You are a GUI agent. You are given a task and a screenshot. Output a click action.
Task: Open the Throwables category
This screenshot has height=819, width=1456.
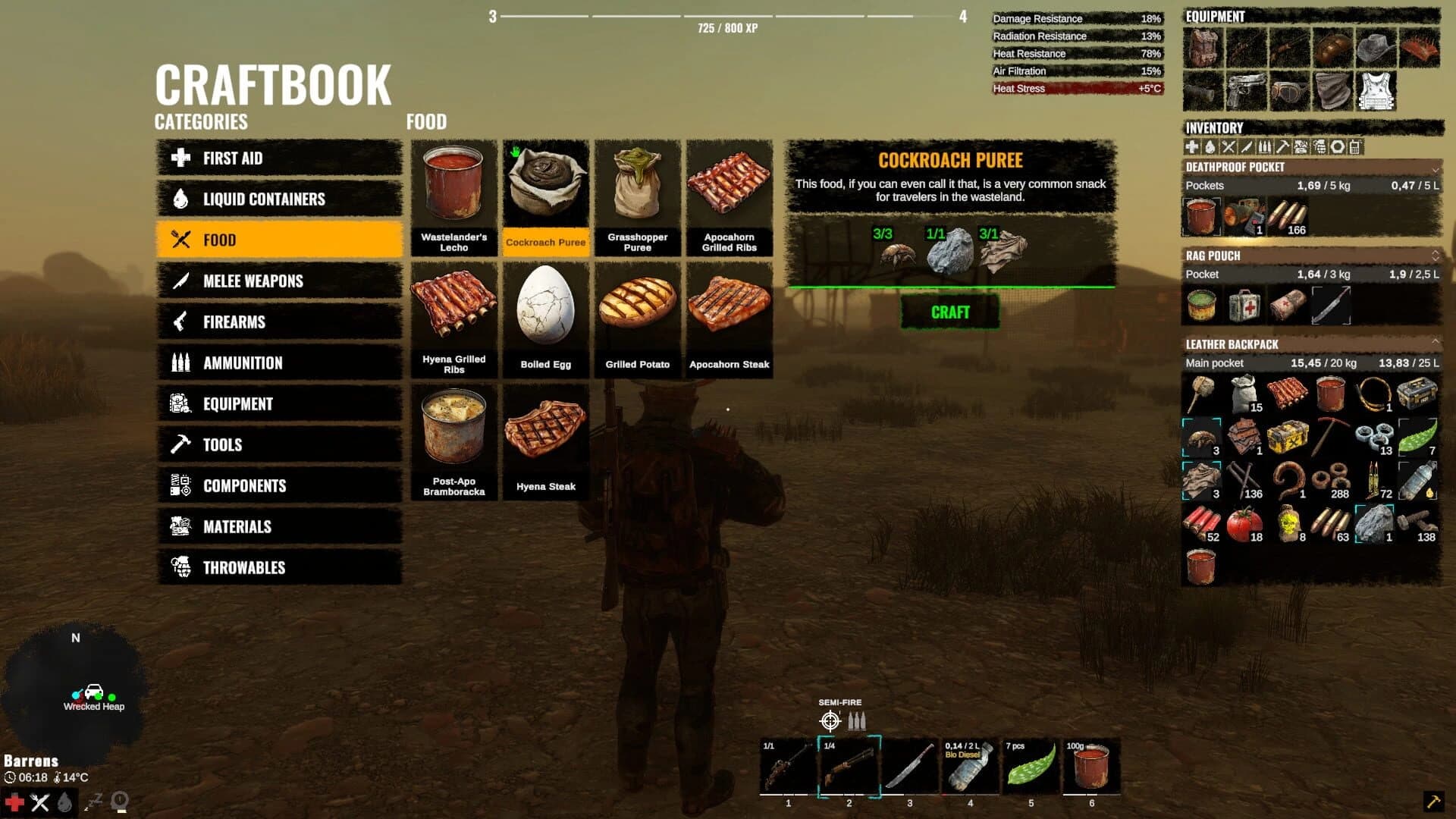point(279,567)
